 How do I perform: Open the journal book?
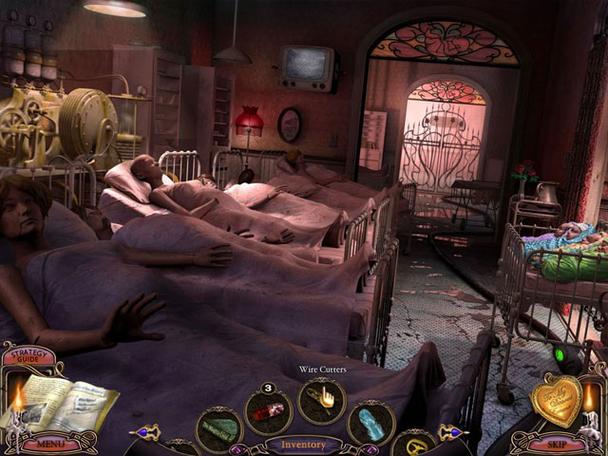pos(56,402)
